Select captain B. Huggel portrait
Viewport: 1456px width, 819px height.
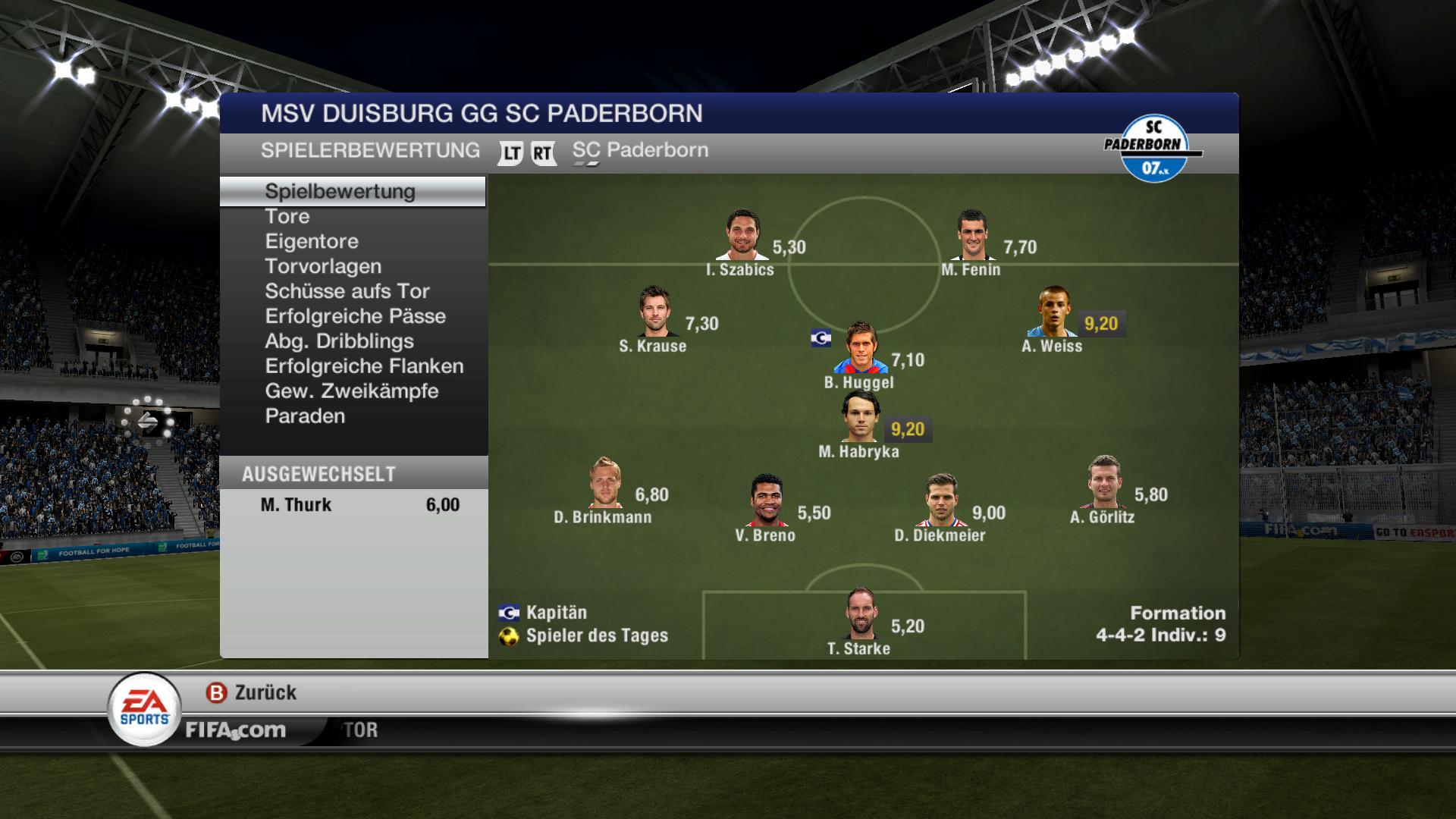pos(860,348)
